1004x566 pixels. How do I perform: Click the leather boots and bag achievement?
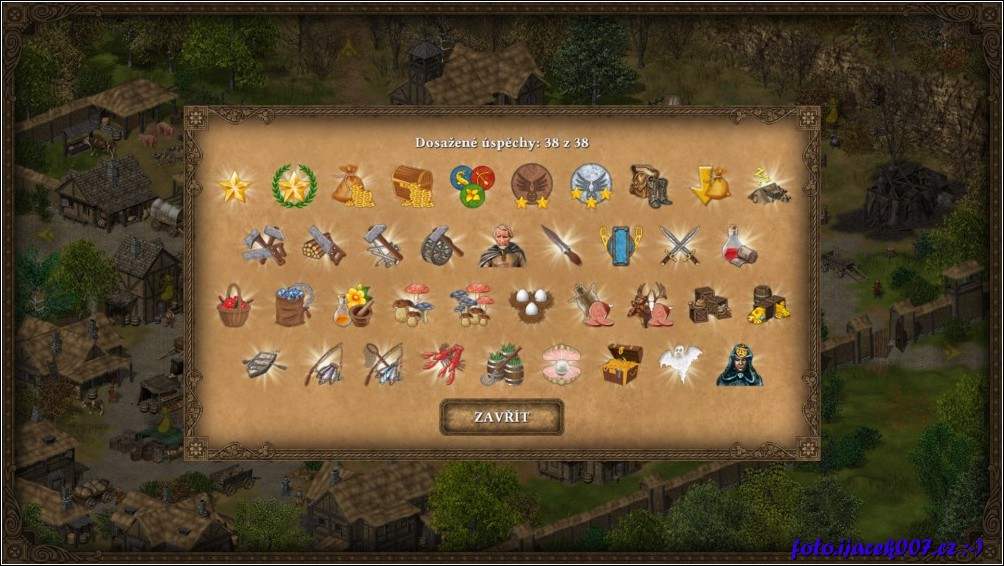pyautogui.click(x=649, y=185)
